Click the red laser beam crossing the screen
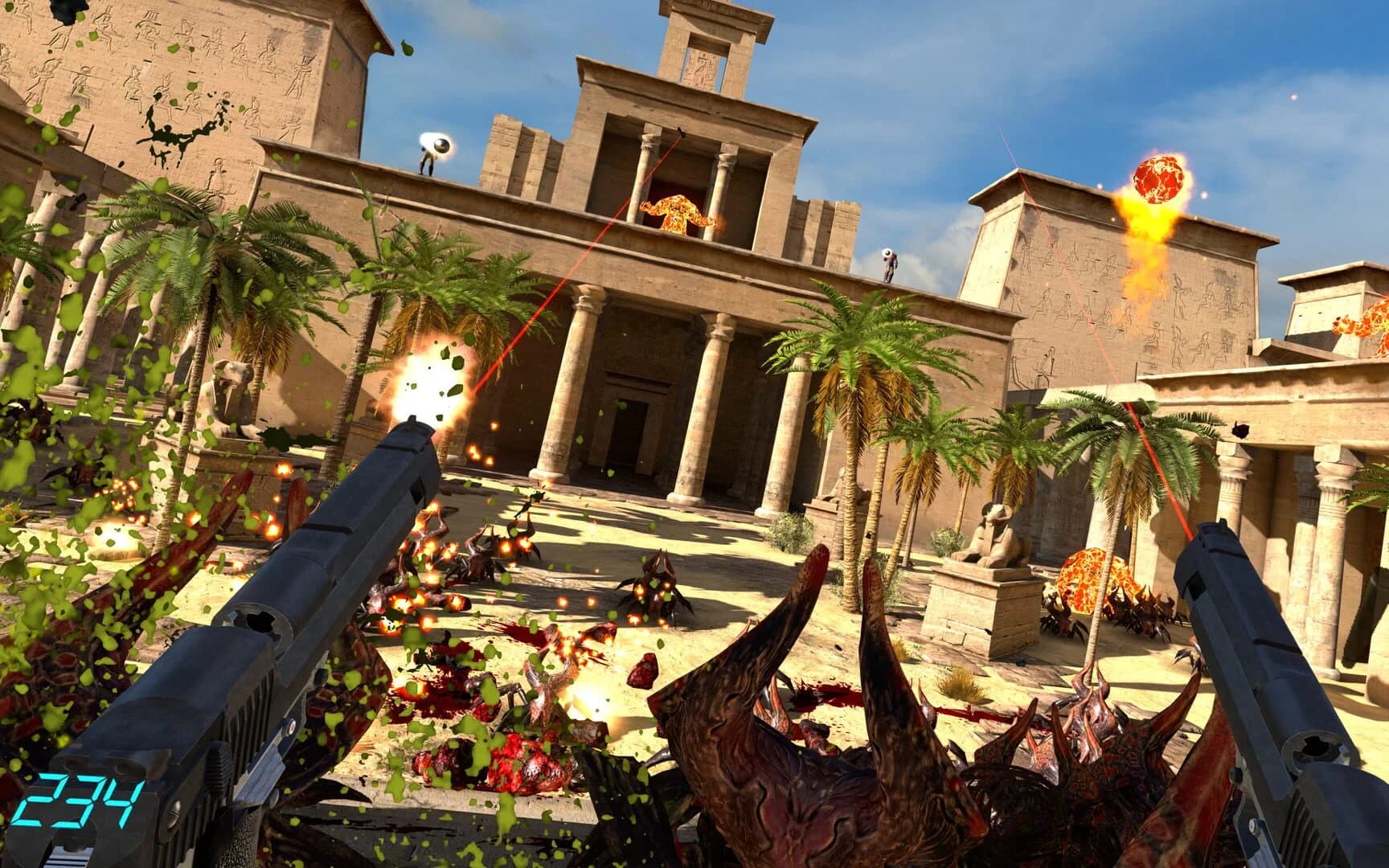Screen dimensions: 1389x868 point(563,338)
